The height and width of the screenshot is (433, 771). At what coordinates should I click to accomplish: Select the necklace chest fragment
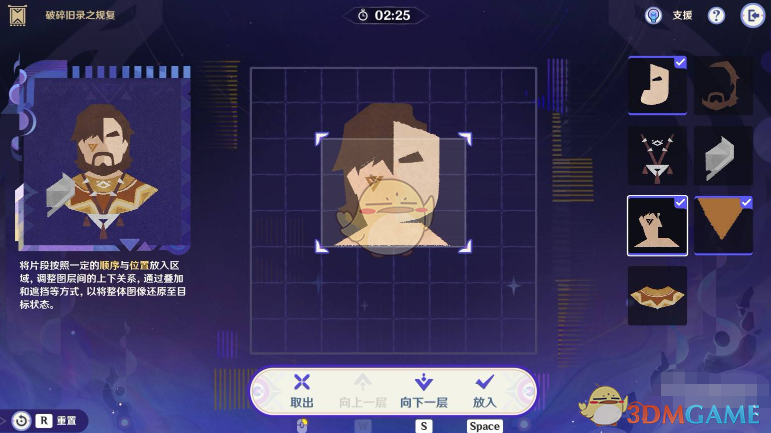pyautogui.click(x=657, y=155)
